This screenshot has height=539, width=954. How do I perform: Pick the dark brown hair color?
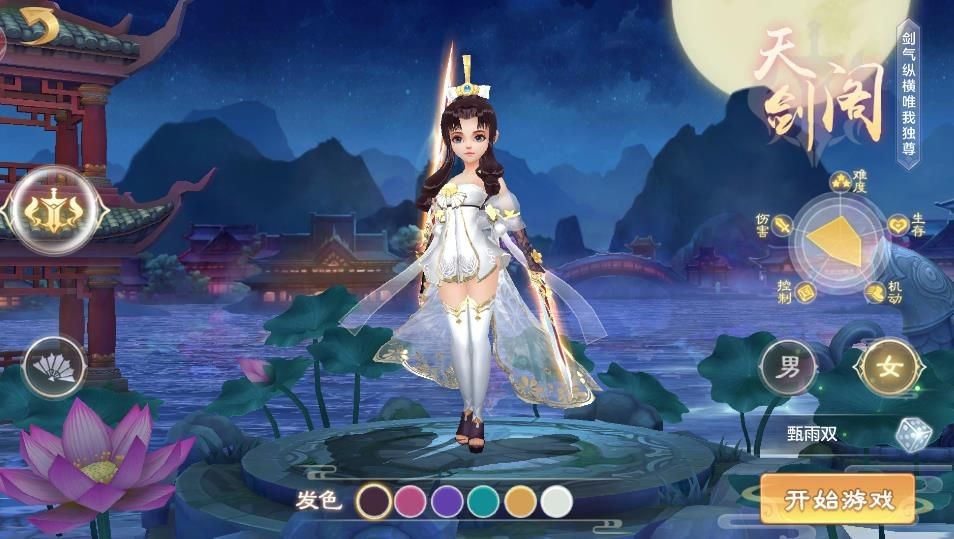click(x=375, y=500)
